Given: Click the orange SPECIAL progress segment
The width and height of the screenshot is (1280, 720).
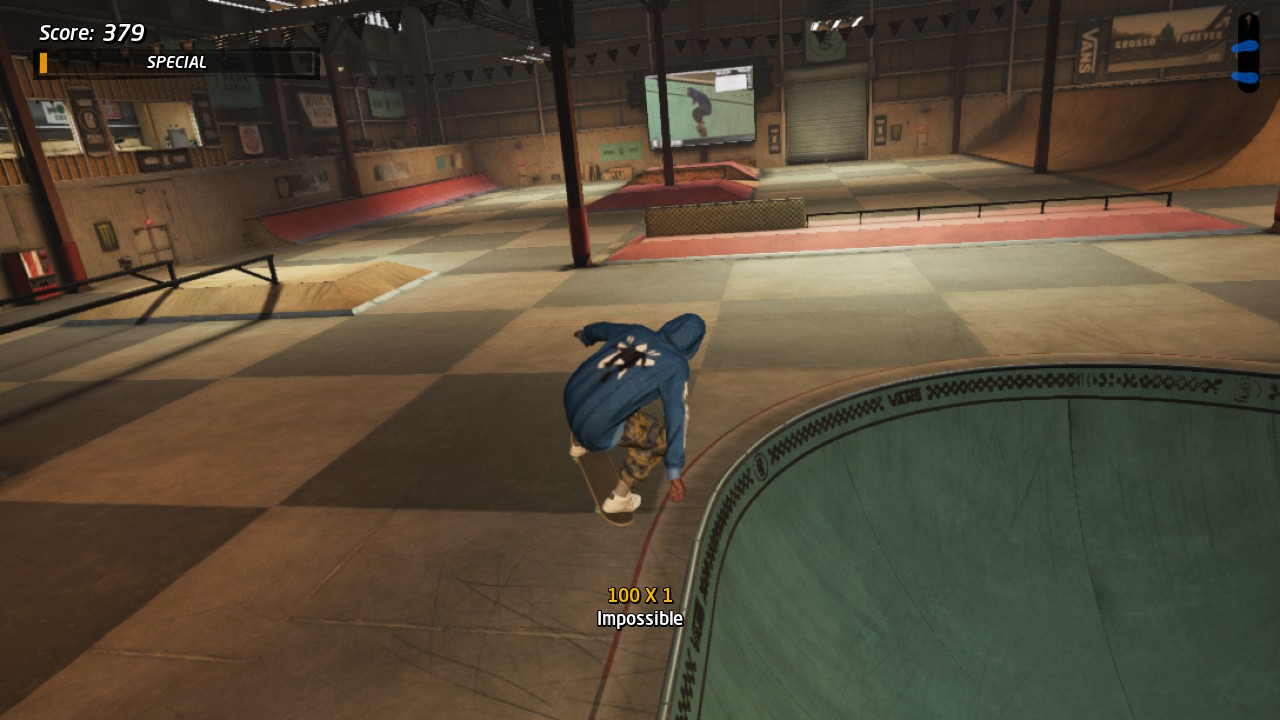Looking at the screenshot, I should click(x=41, y=62).
